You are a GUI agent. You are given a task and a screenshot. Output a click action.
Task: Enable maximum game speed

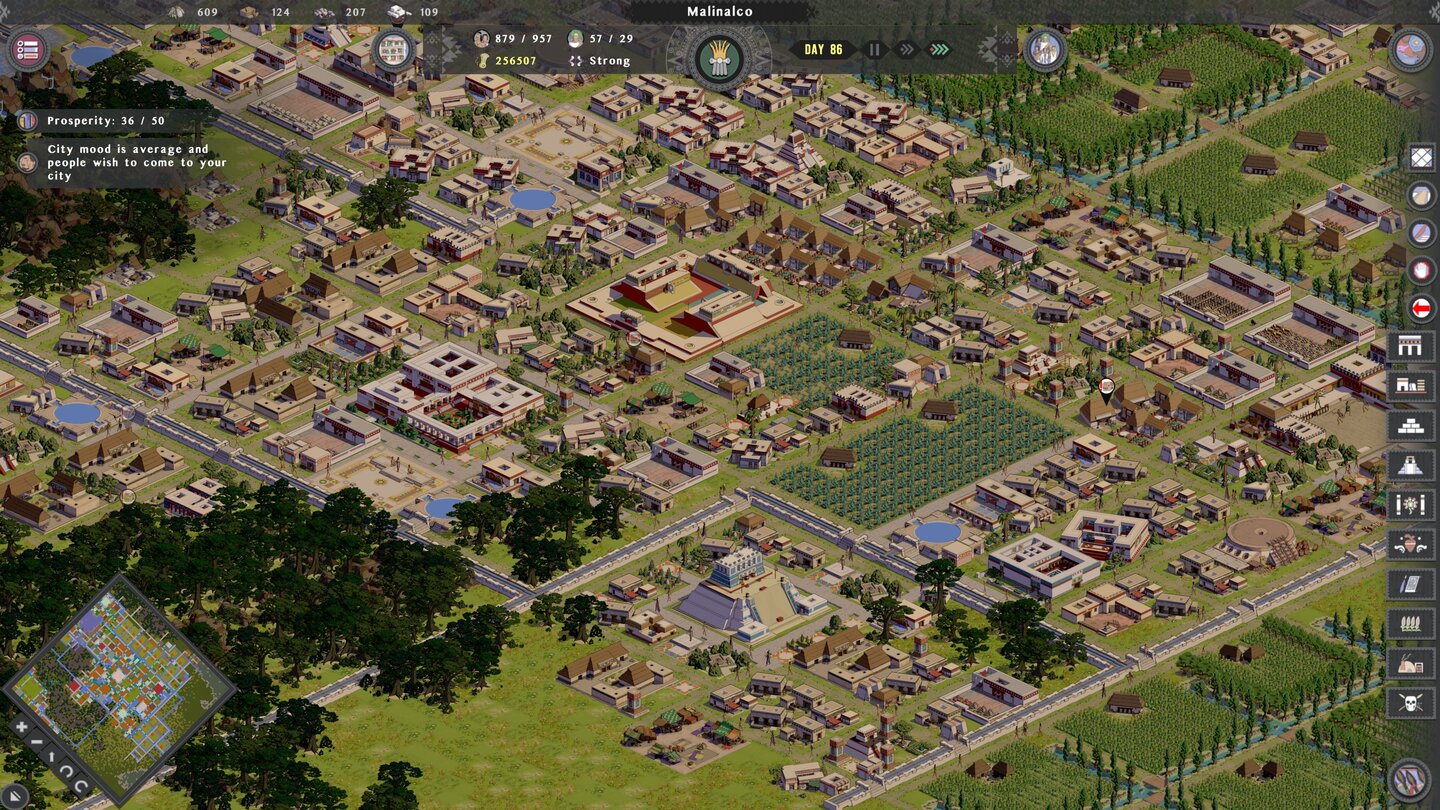point(938,48)
